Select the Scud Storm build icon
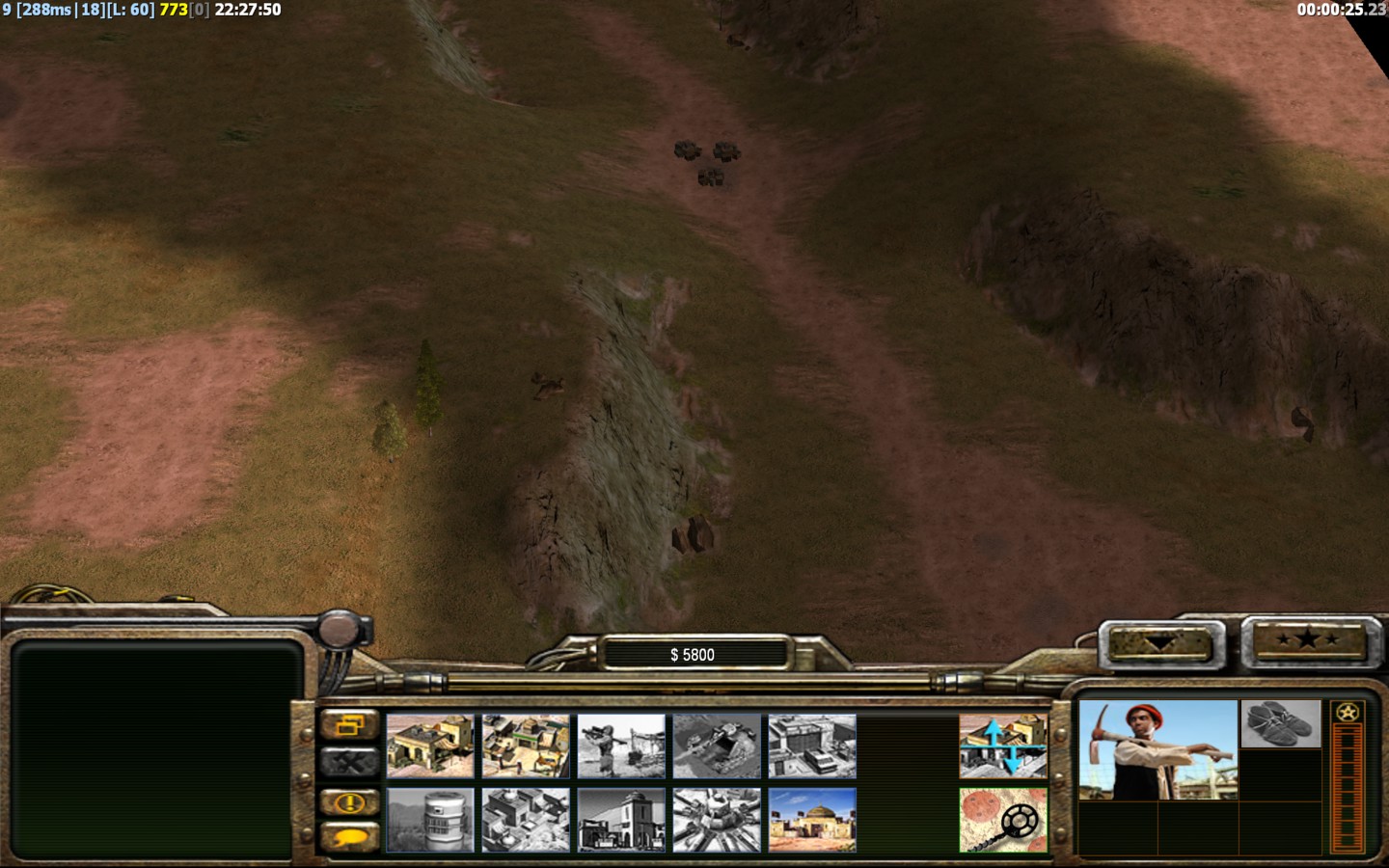1389x868 pixels. tap(717, 820)
